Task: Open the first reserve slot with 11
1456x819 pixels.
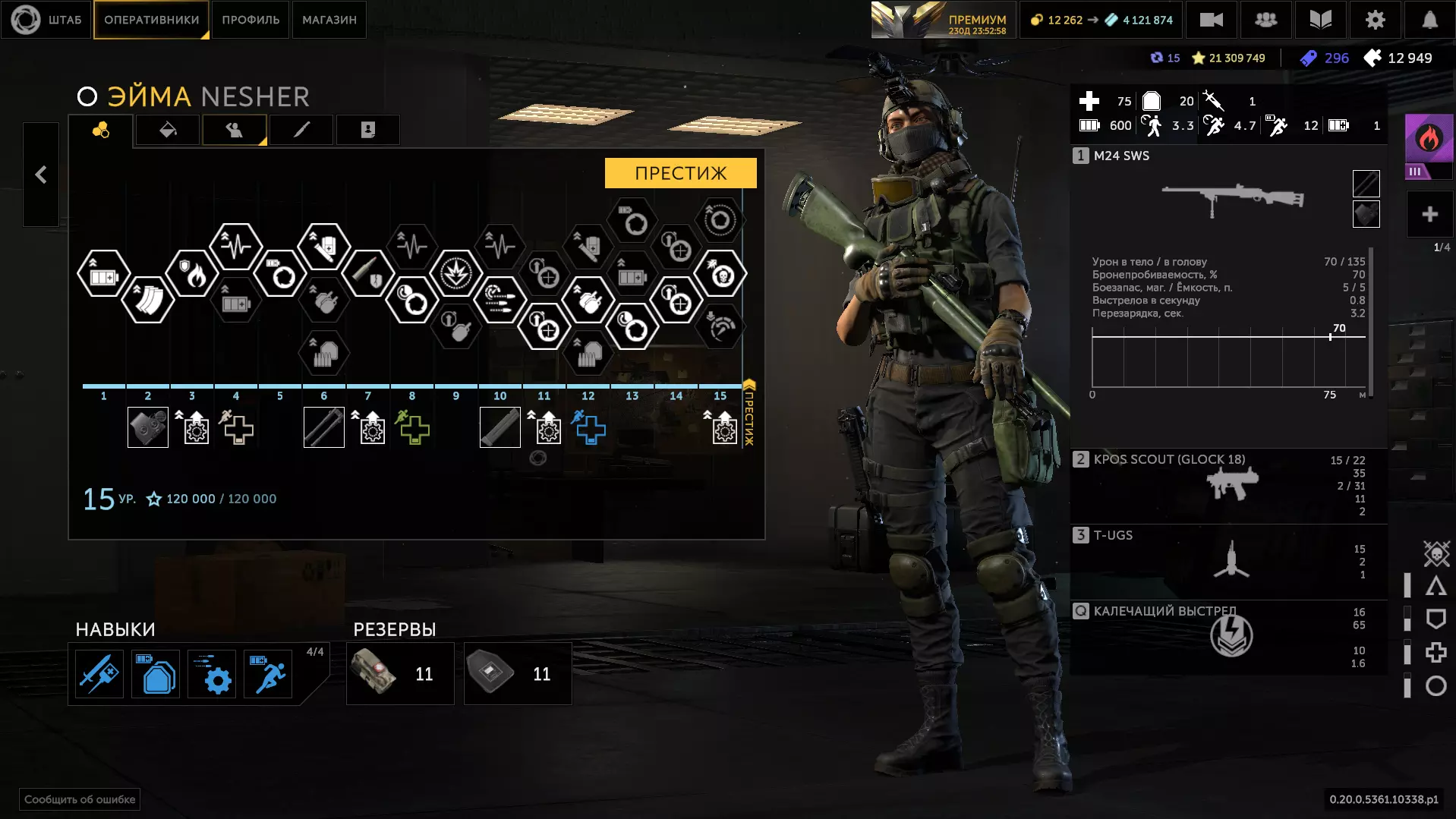Action: click(400, 674)
